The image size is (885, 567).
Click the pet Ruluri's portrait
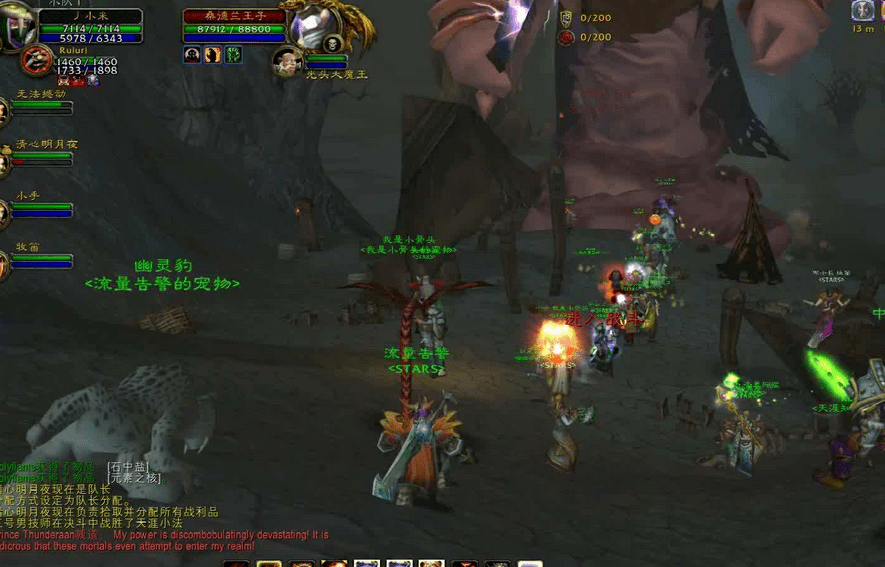coord(35,60)
